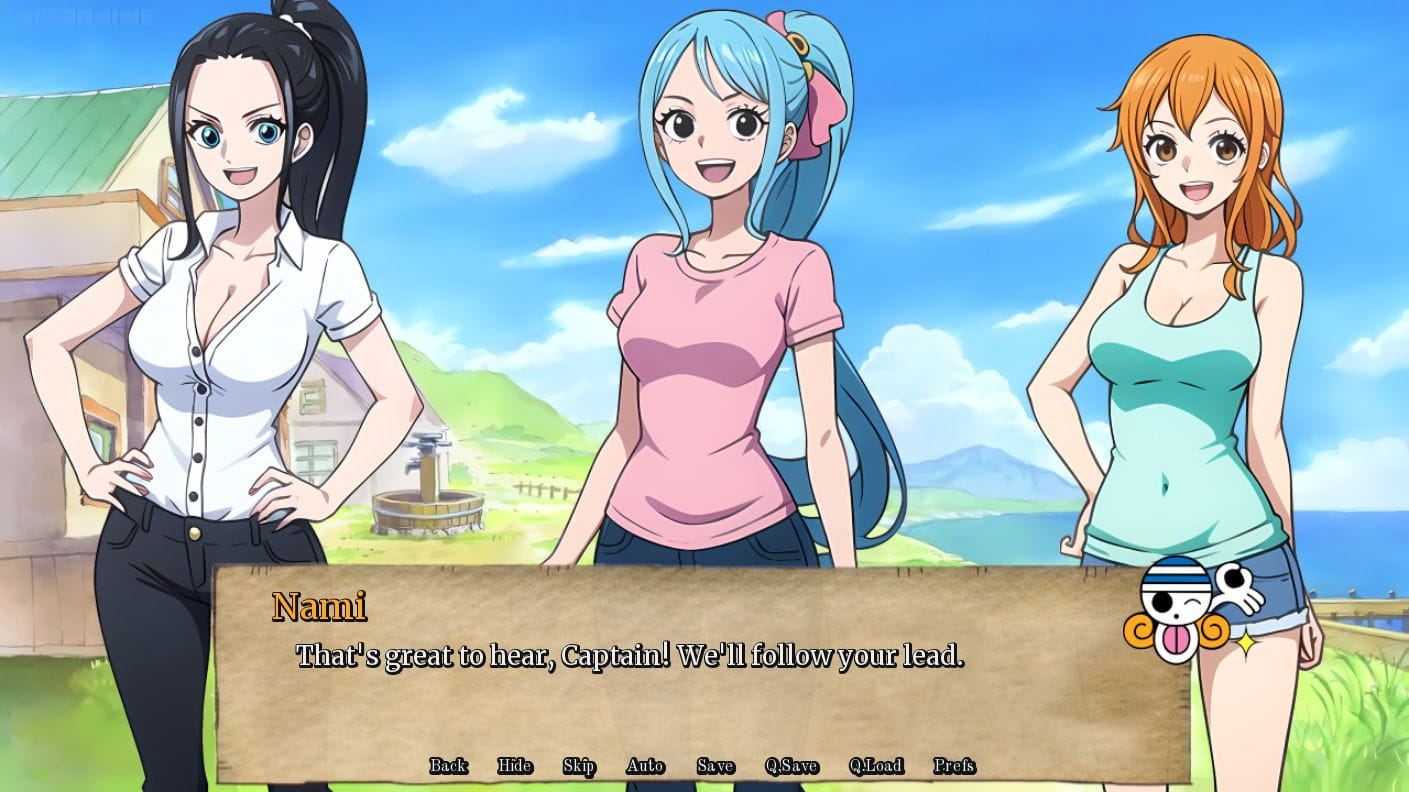Toggle Skip mode to fast-forward dialogue
Viewport: 1409px width, 792px height.
pyautogui.click(x=580, y=765)
